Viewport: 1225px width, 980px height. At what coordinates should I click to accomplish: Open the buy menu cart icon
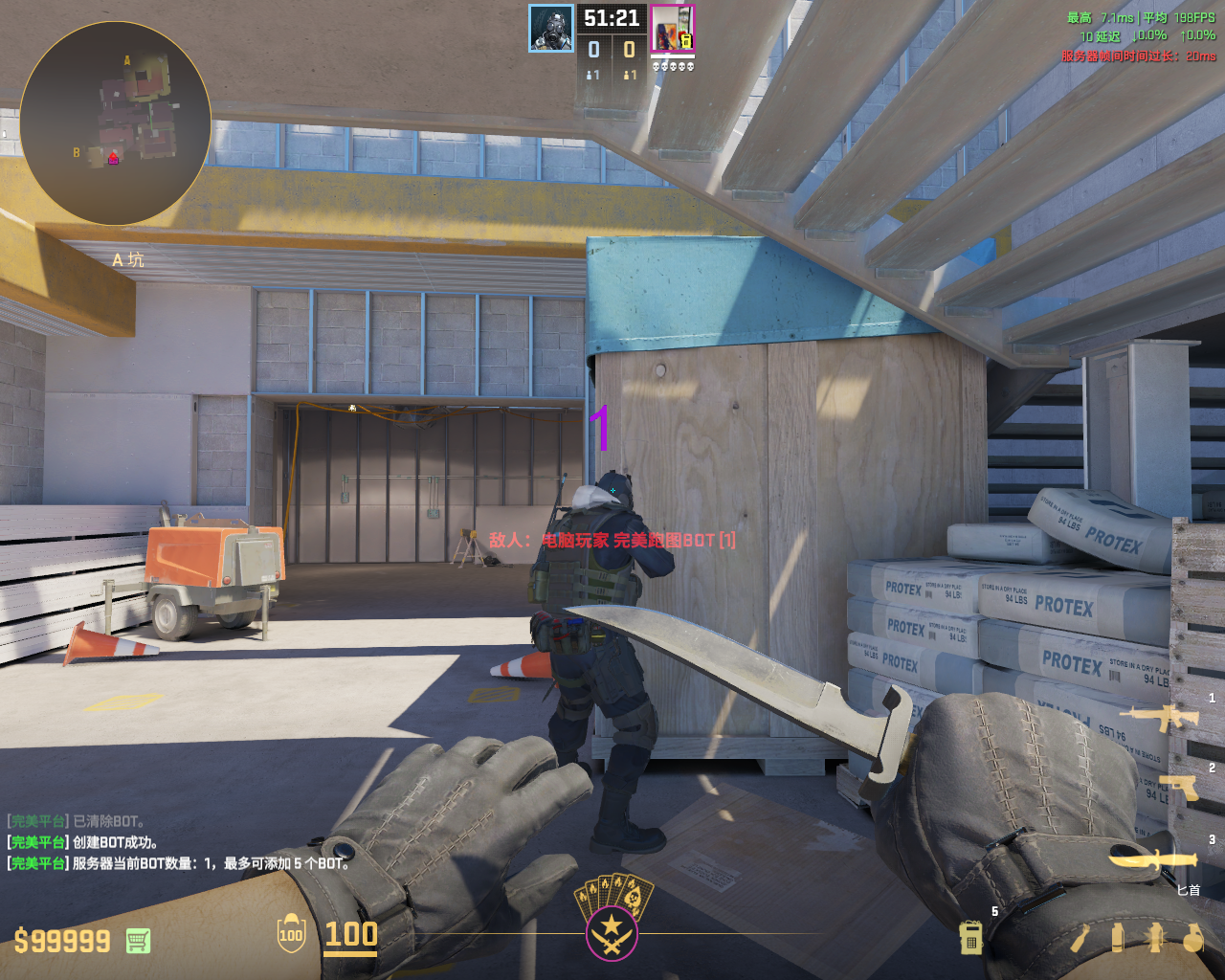(138, 941)
